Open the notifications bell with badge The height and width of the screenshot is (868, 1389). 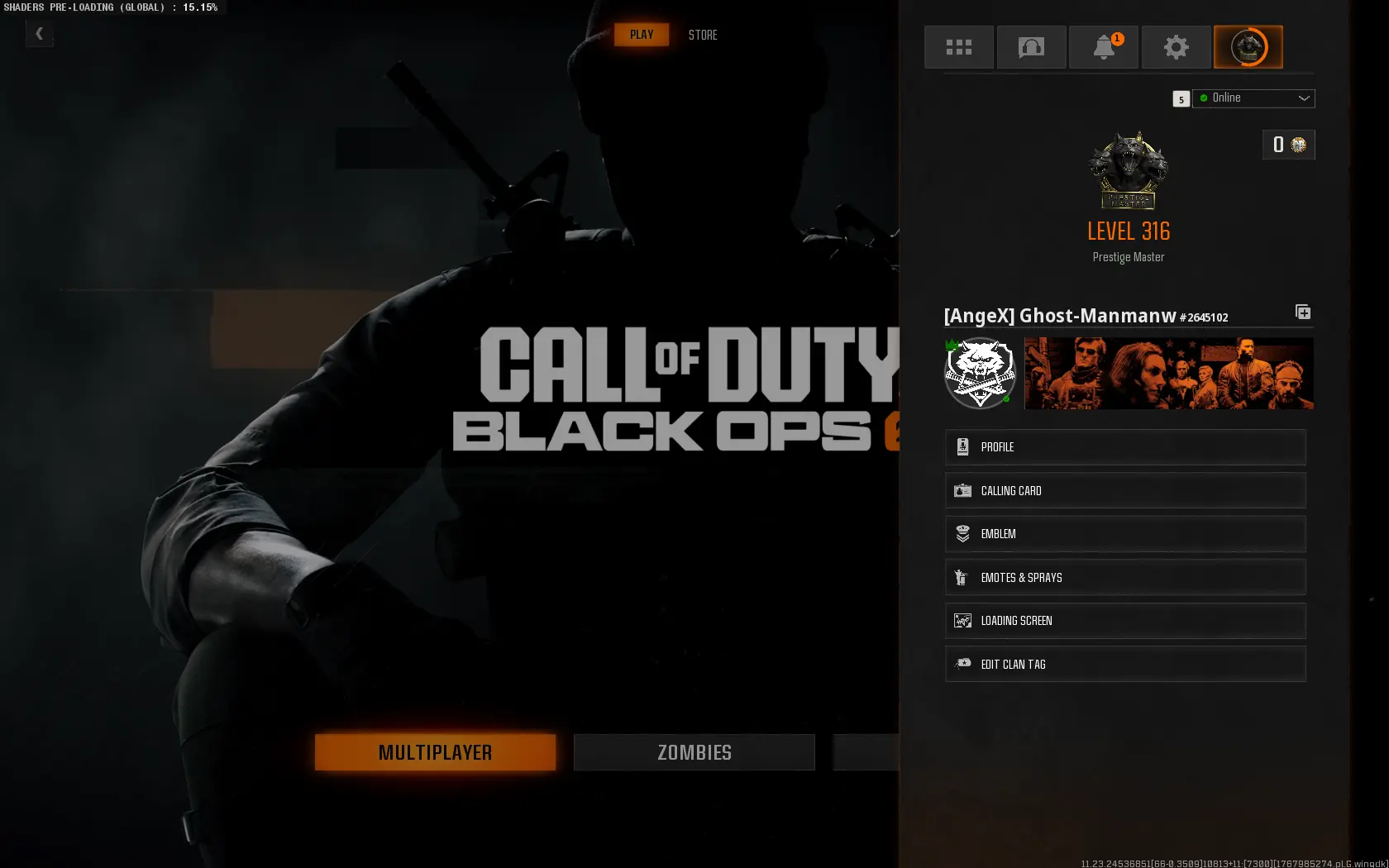pyautogui.click(x=1104, y=47)
